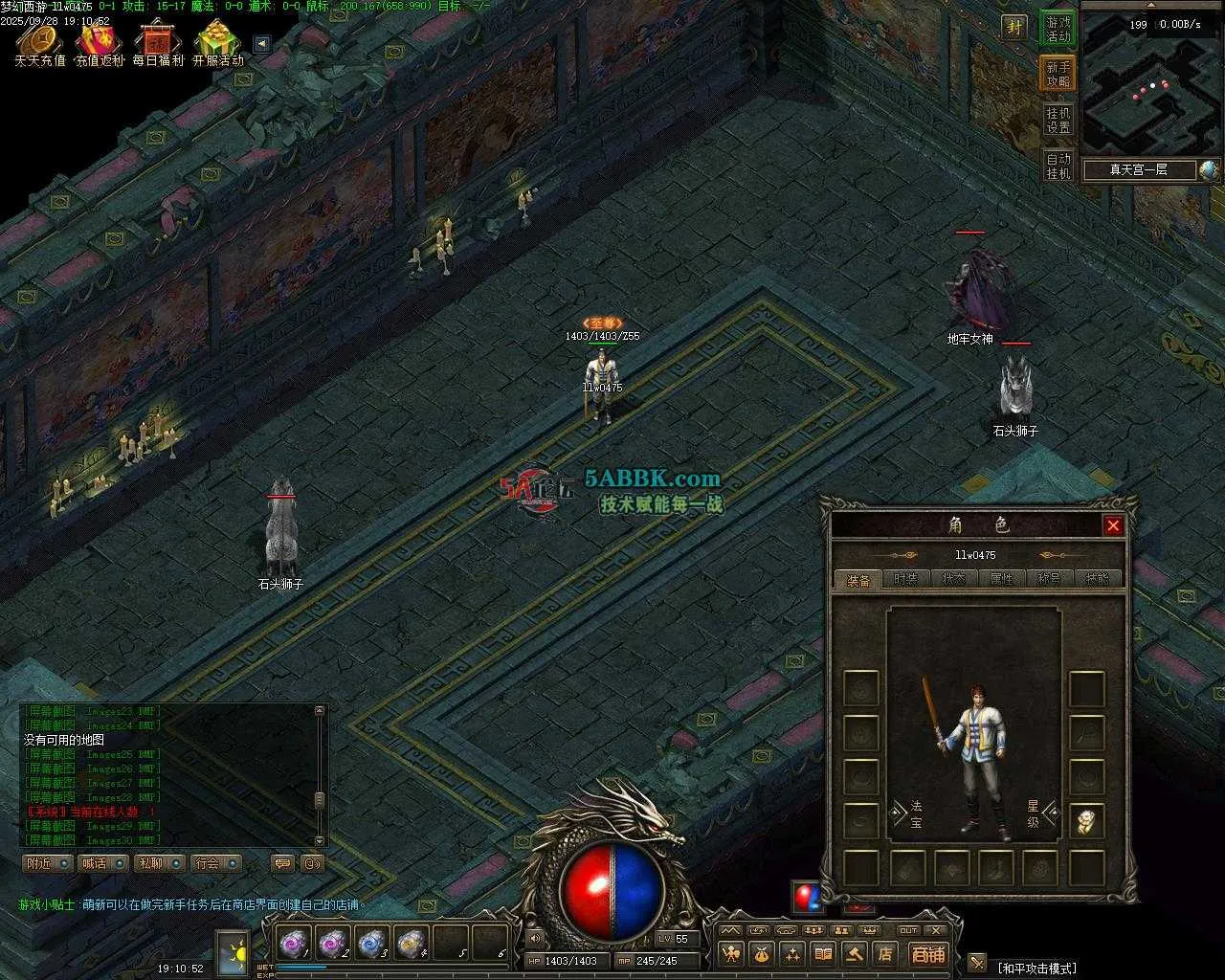Open the 状态 status tab
The width and height of the screenshot is (1225, 980).
(953, 579)
